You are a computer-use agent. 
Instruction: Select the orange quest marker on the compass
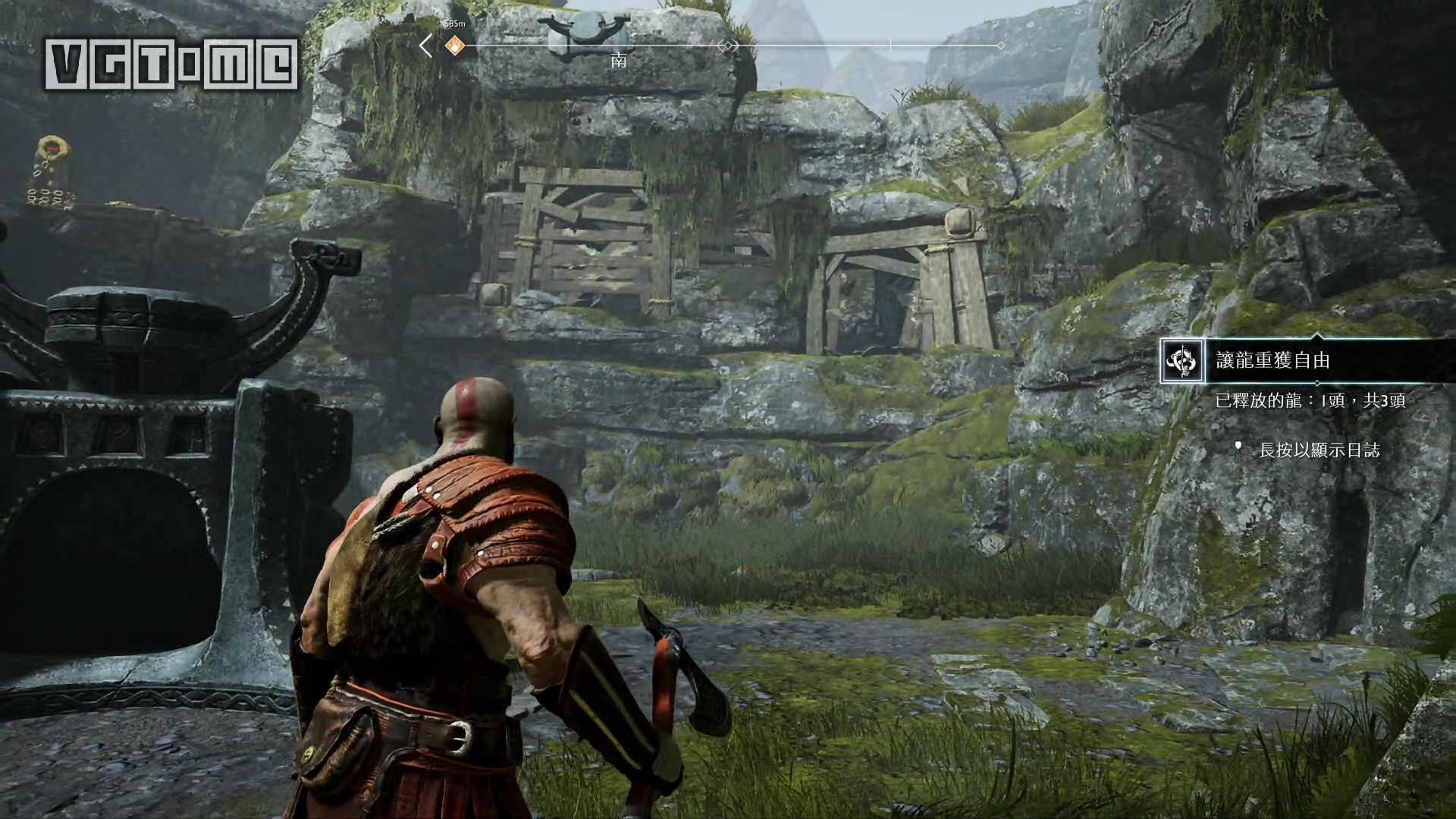[x=454, y=46]
